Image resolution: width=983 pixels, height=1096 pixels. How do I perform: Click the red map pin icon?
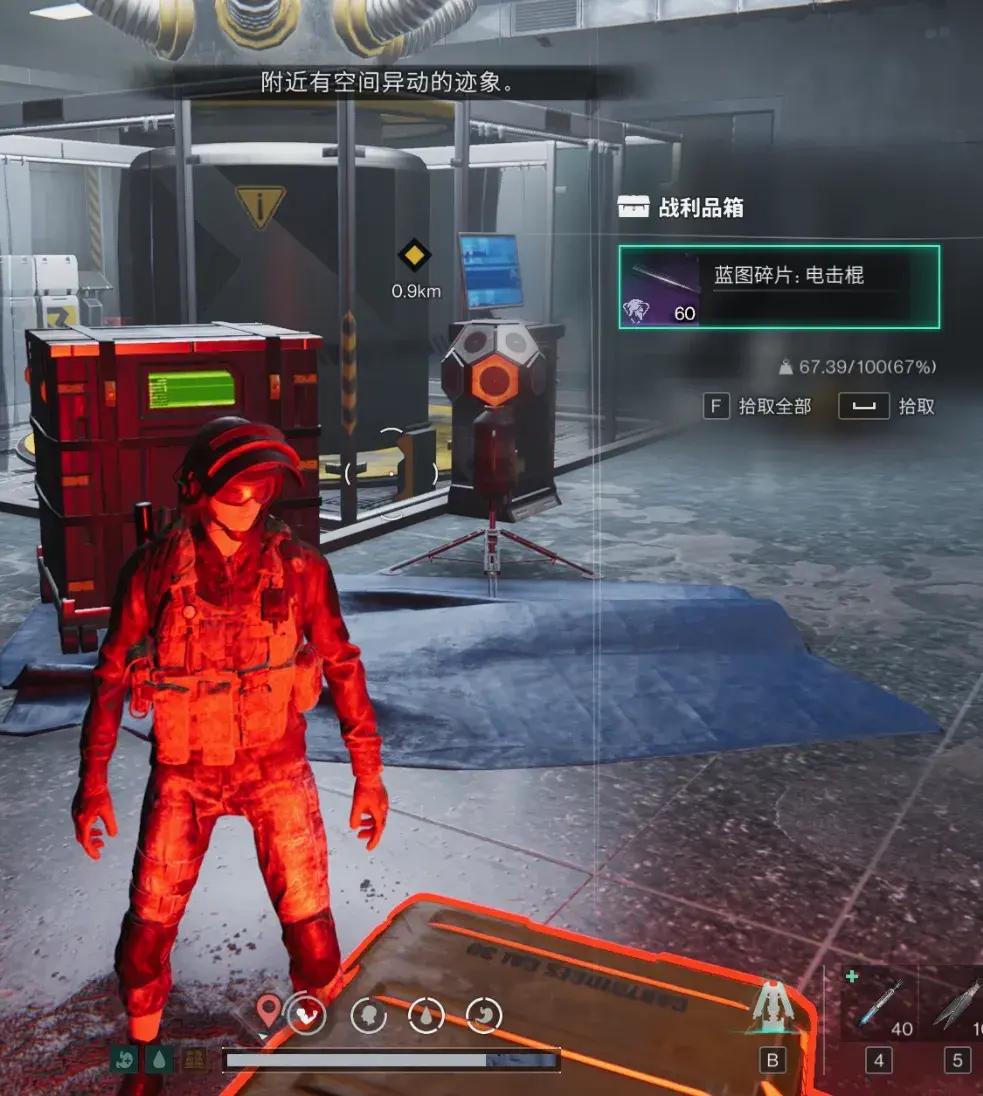pos(269,1012)
